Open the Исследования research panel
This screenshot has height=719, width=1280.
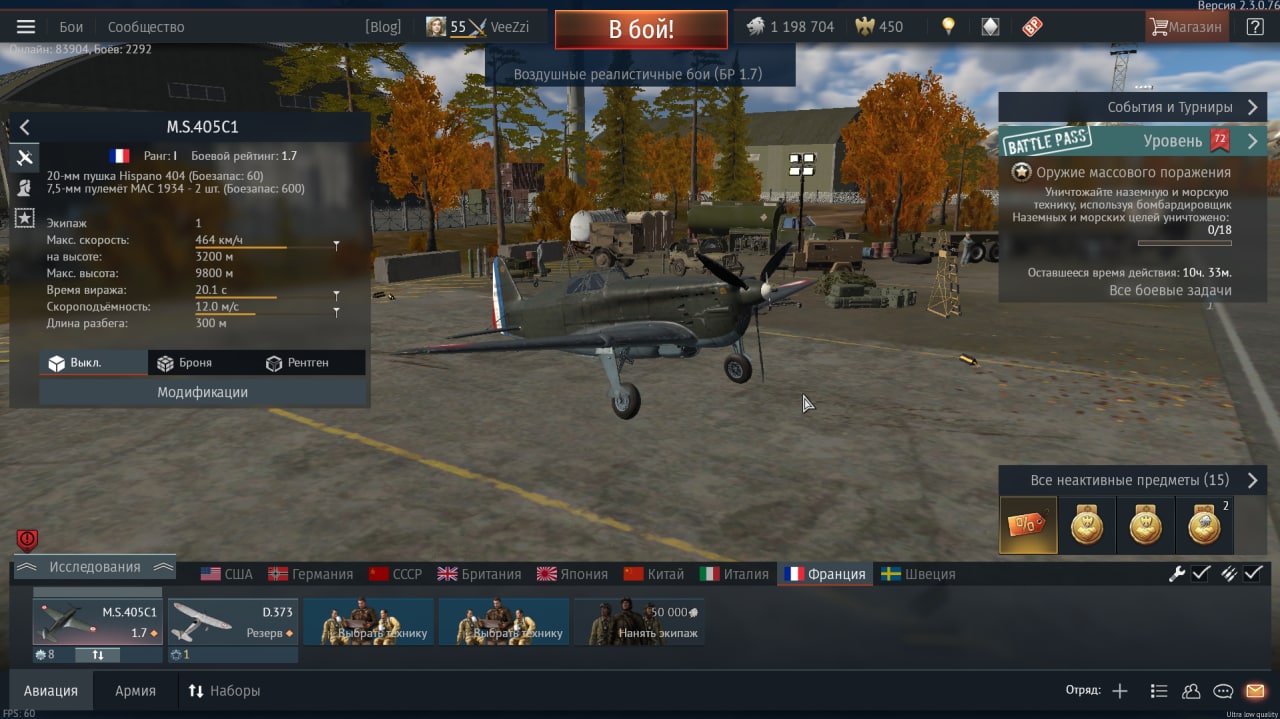[95, 567]
